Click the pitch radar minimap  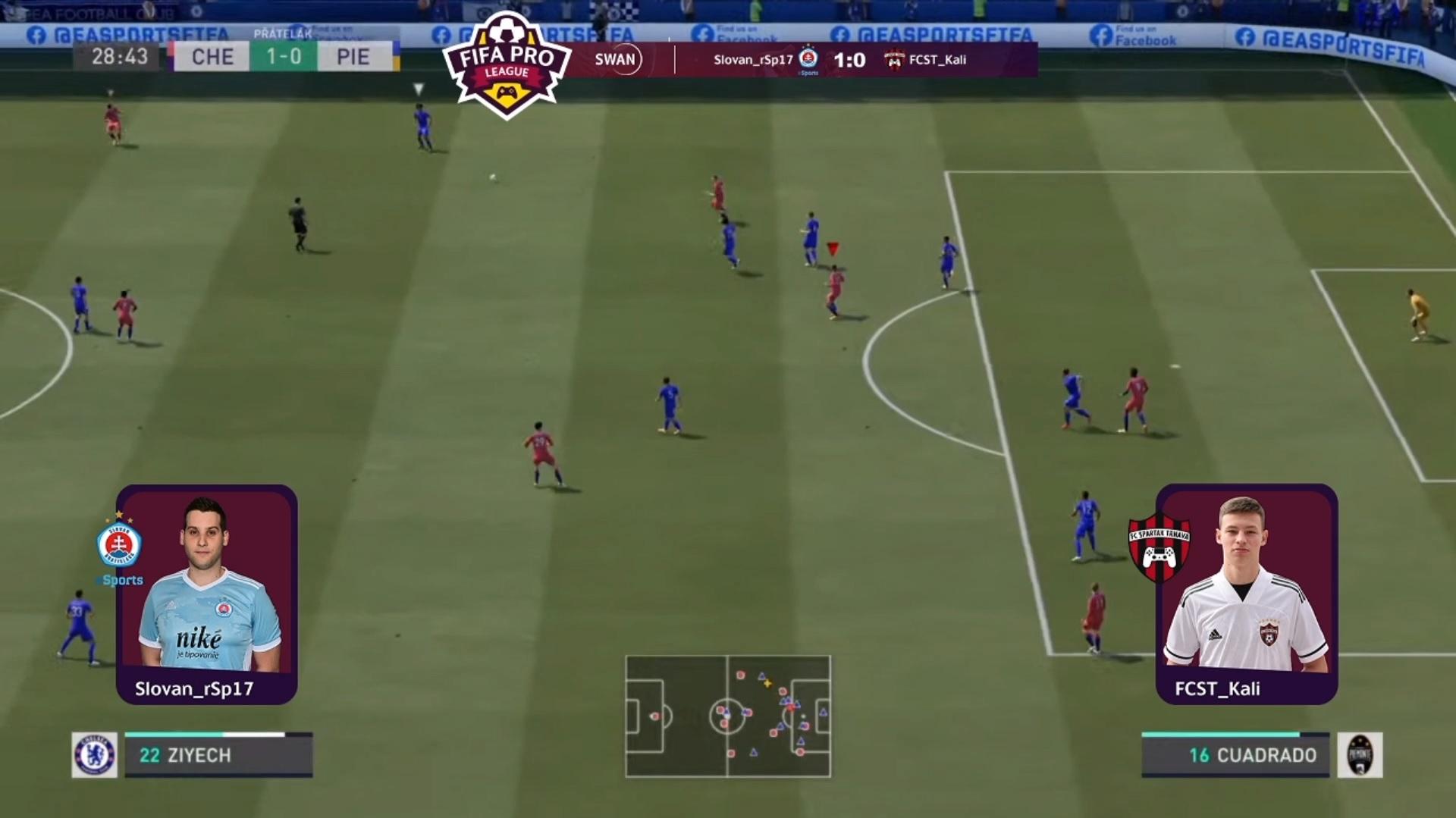coord(728,716)
